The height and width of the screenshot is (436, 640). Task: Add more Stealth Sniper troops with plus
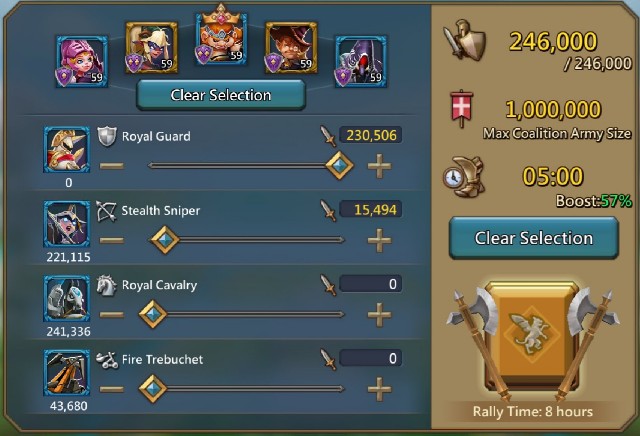coord(379,239)
